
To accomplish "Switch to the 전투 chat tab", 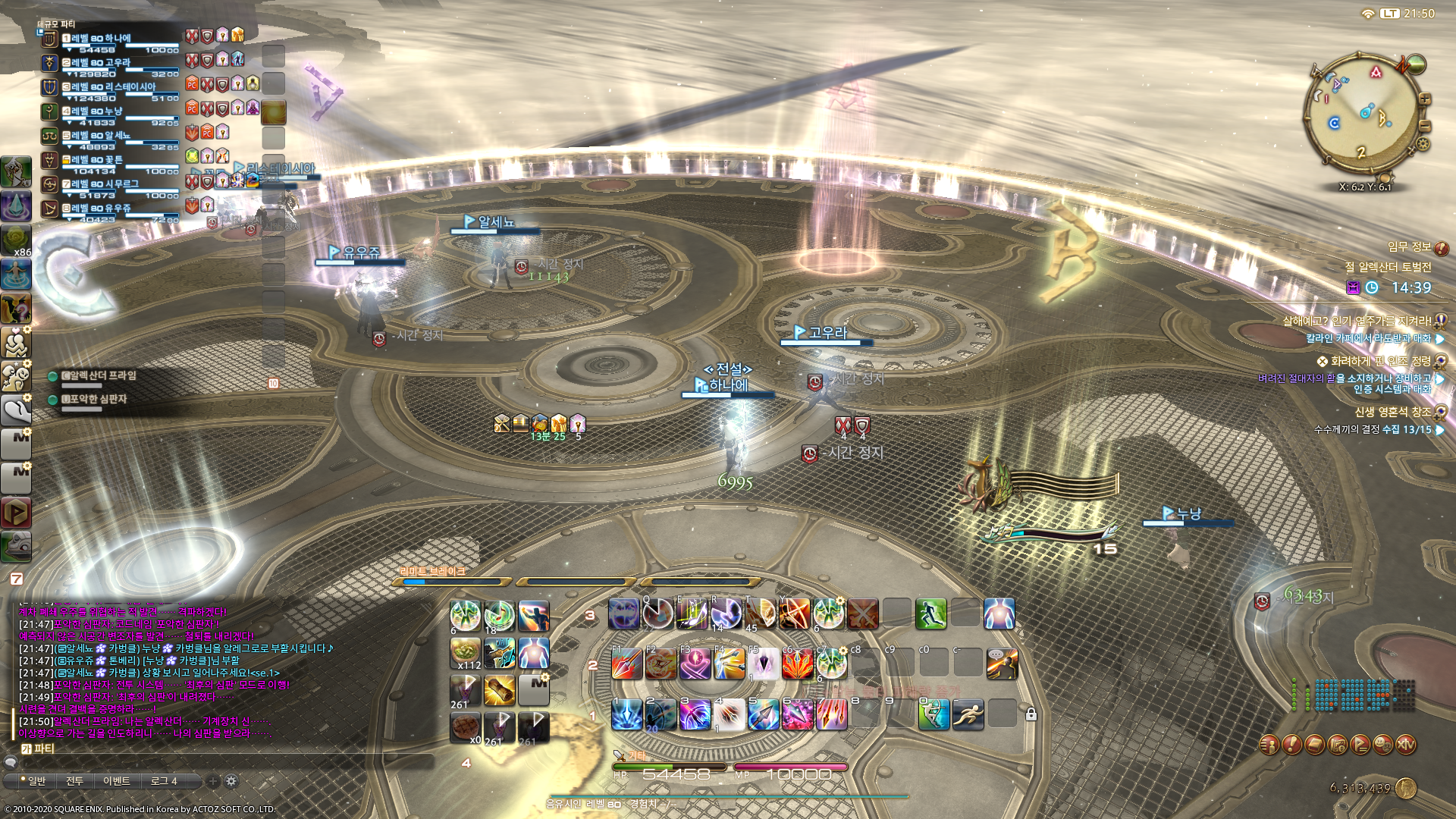I will coord(74,781).
